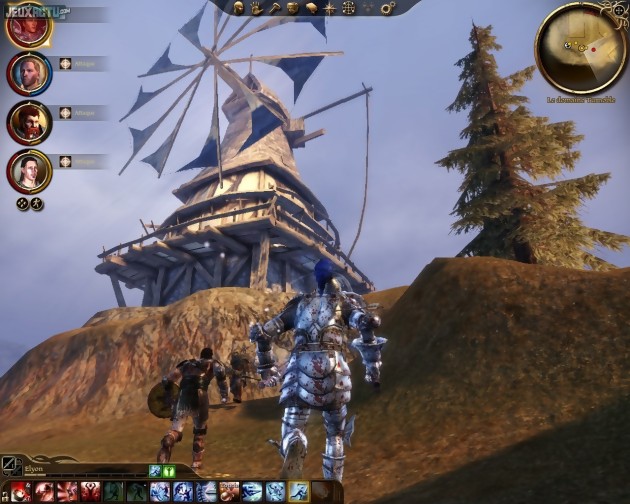Select the red-bearded dwarf companion portrait

pos(29,121)
